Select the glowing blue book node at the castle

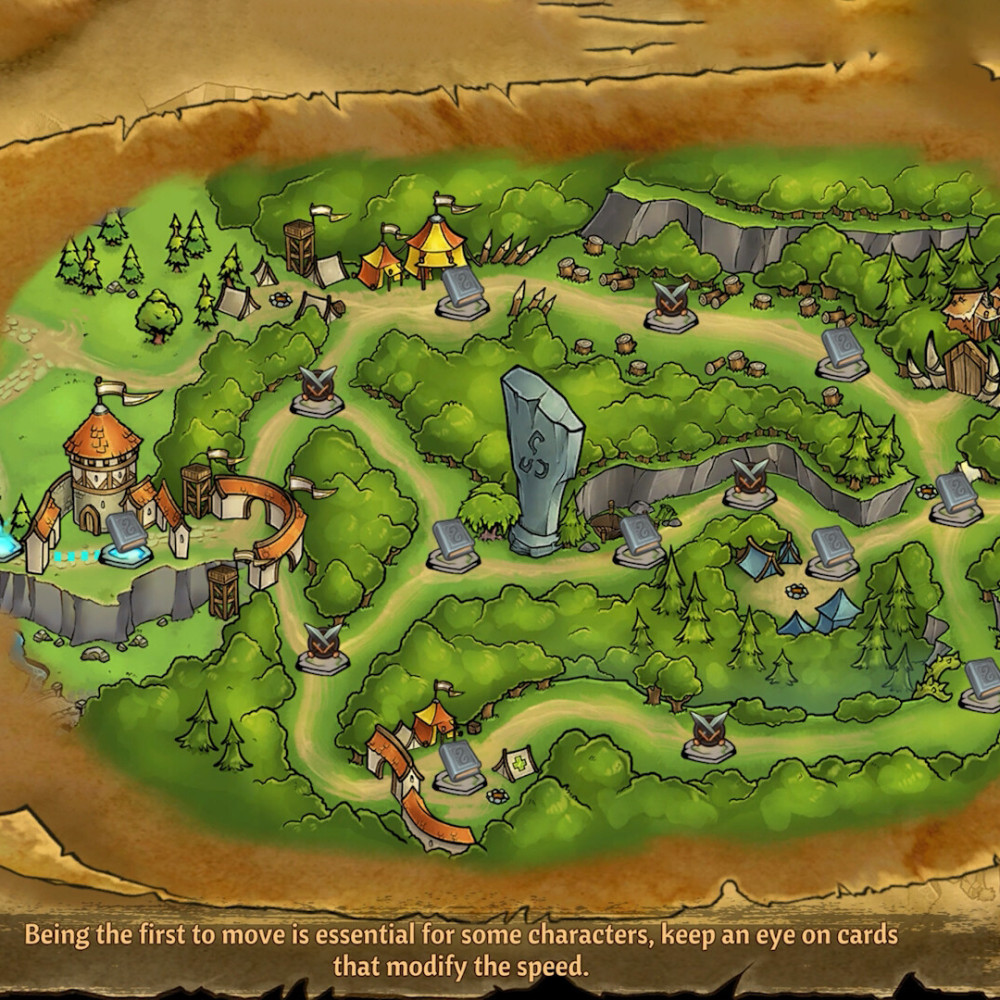(x=127, y=535)
